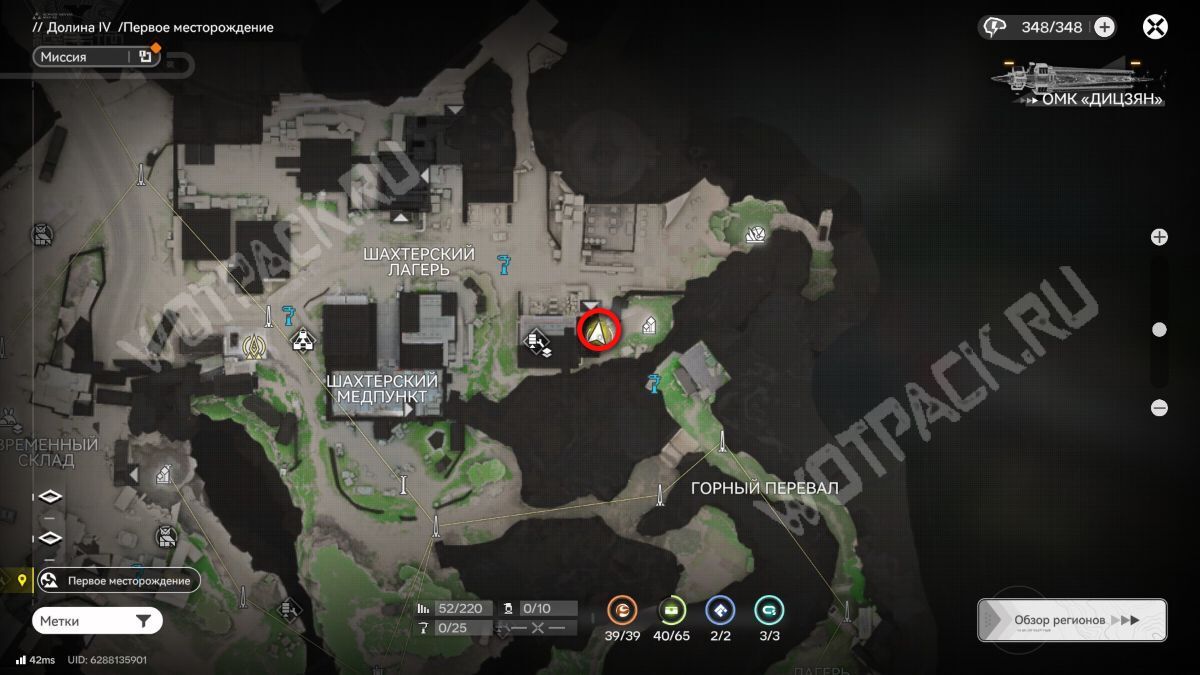This screenshot has width=1200, height=675.
Task: Add stamina with the plus button
Action: [x=1104, y=27]
